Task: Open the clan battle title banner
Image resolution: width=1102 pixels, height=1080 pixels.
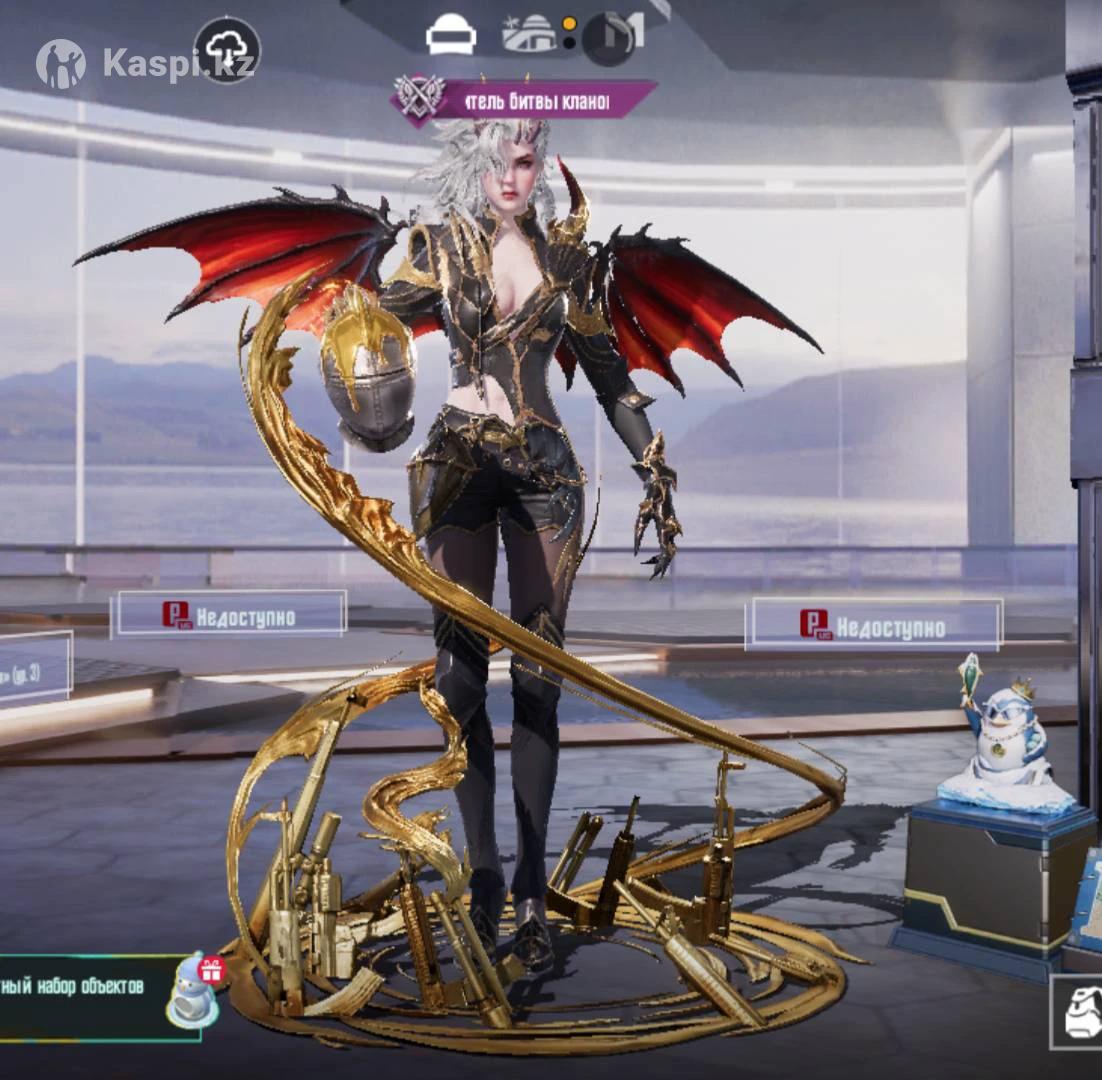Action: [x=523, y=100]
